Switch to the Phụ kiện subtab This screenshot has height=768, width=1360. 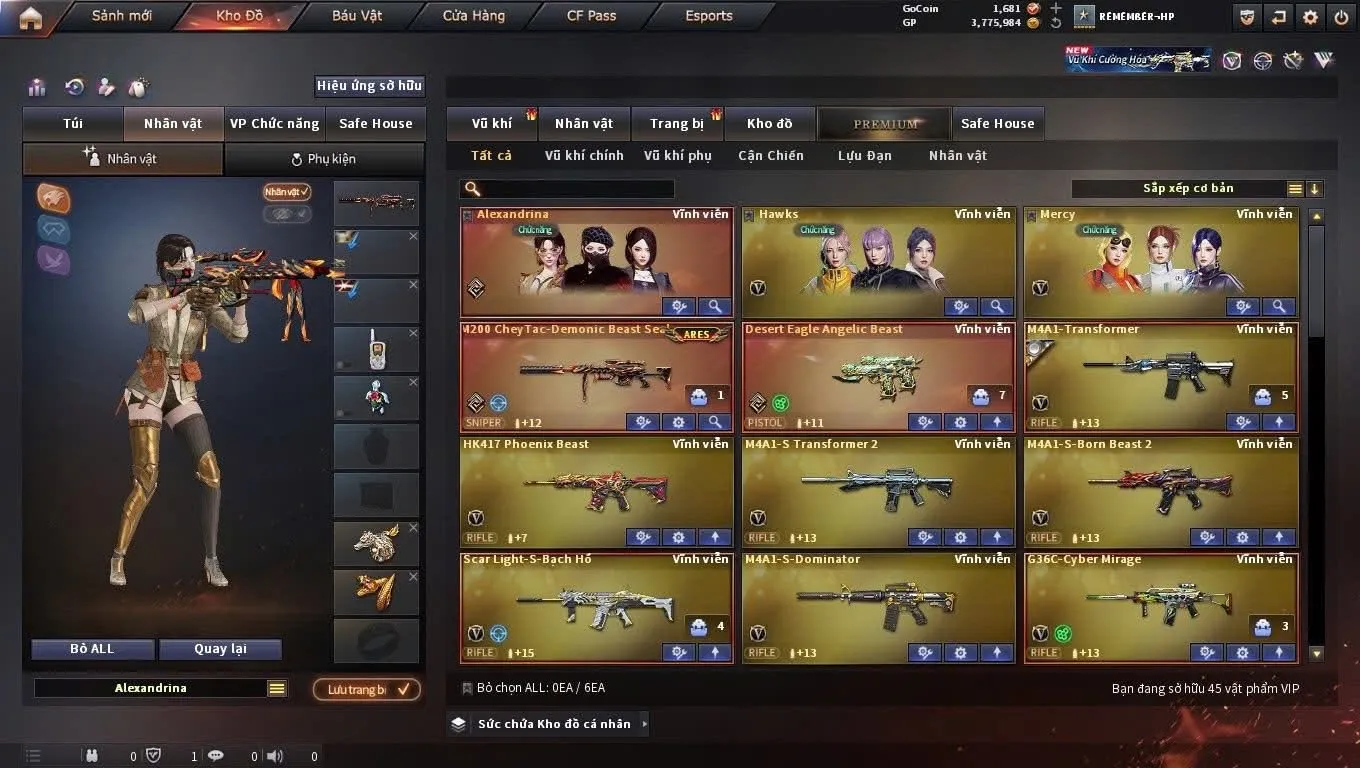(x=324, y=159)
